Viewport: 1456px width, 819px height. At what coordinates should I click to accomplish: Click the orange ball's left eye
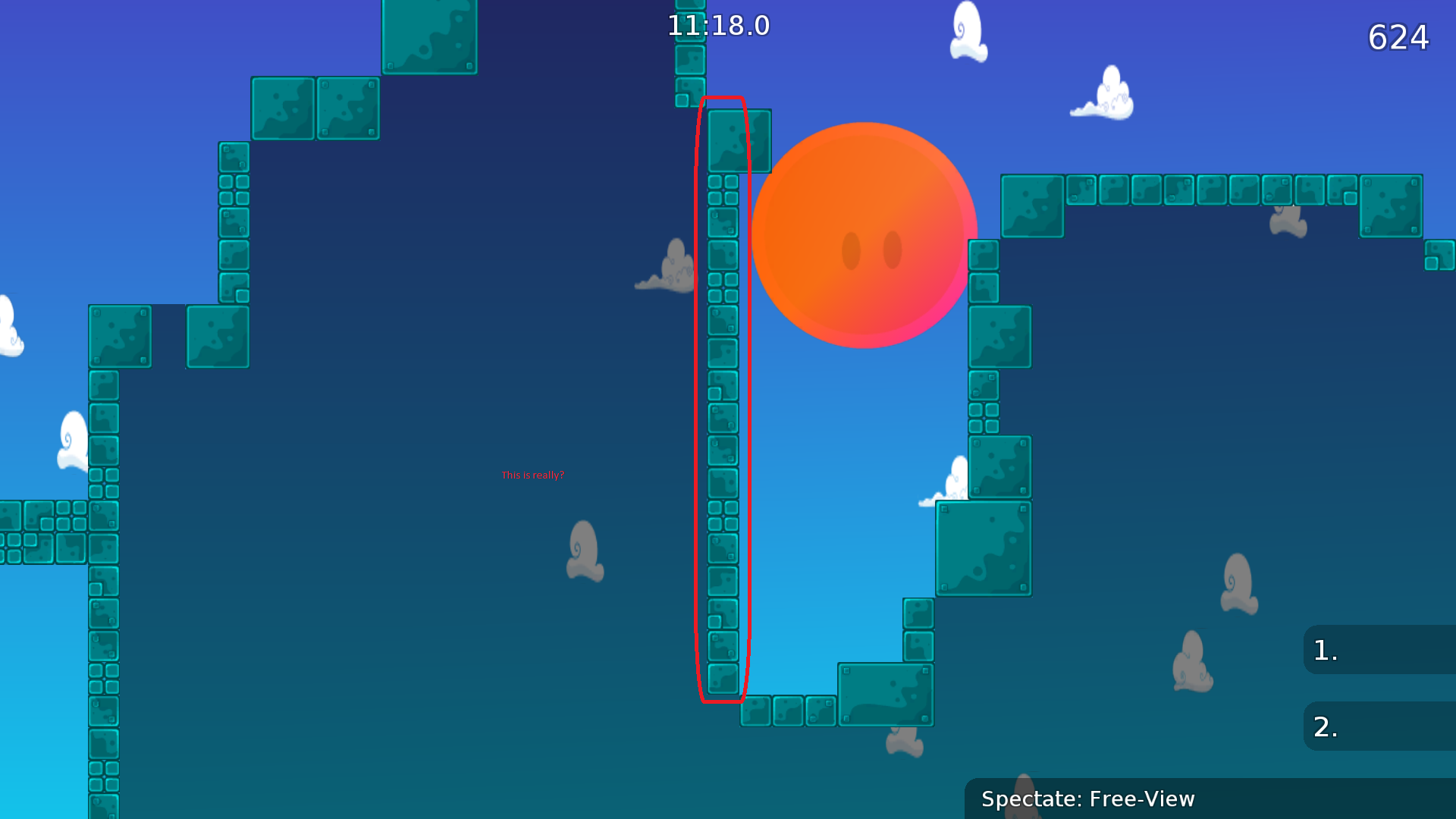853,248
